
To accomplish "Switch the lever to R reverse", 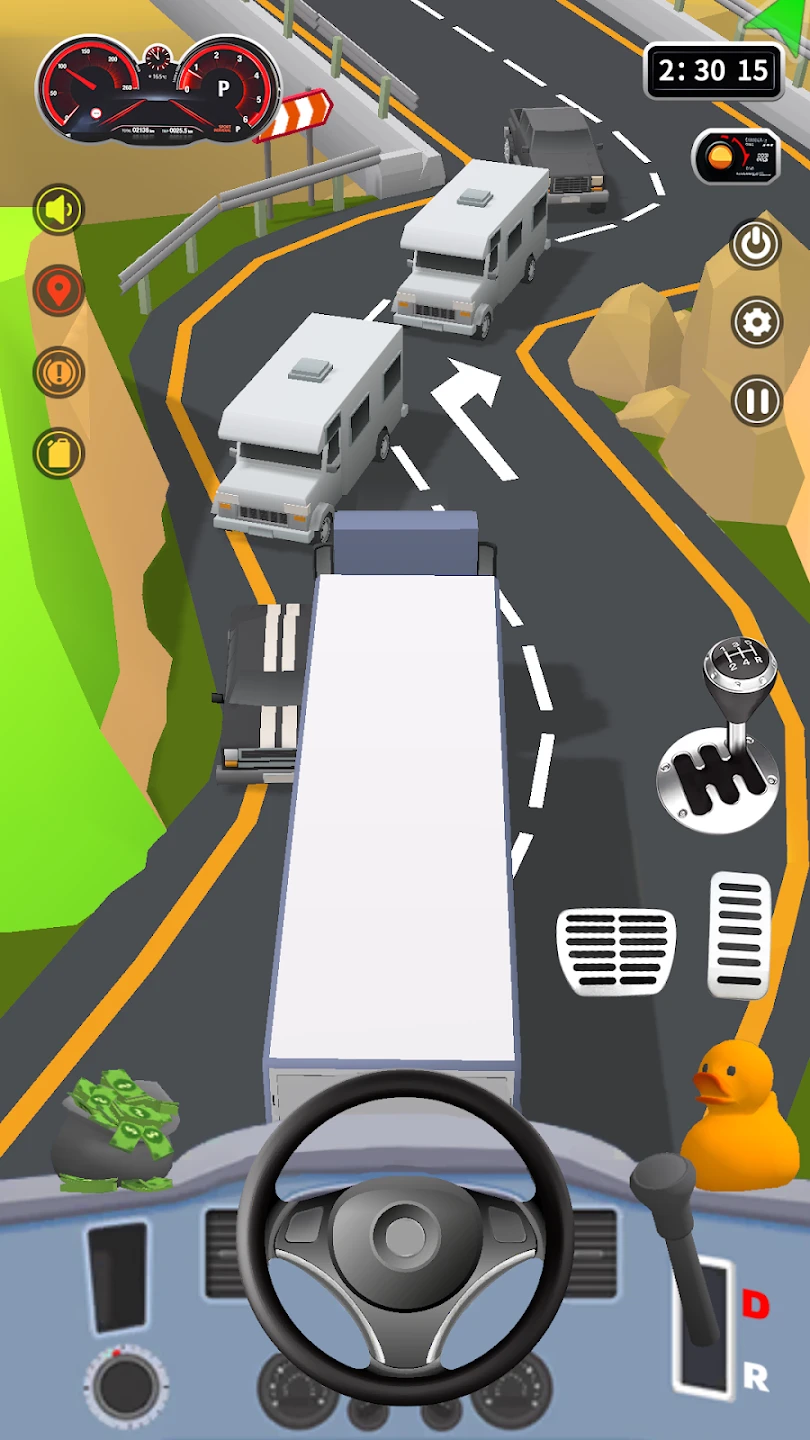I will pos(755,1377).
